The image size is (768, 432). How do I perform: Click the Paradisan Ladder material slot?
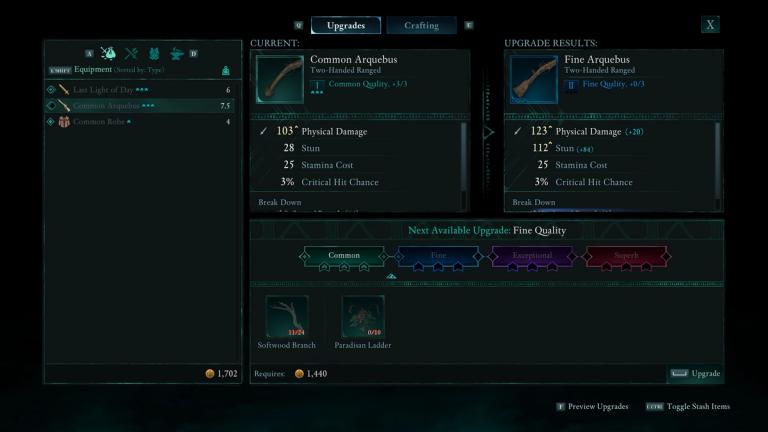pyautogui.click(x=363, y=316)
